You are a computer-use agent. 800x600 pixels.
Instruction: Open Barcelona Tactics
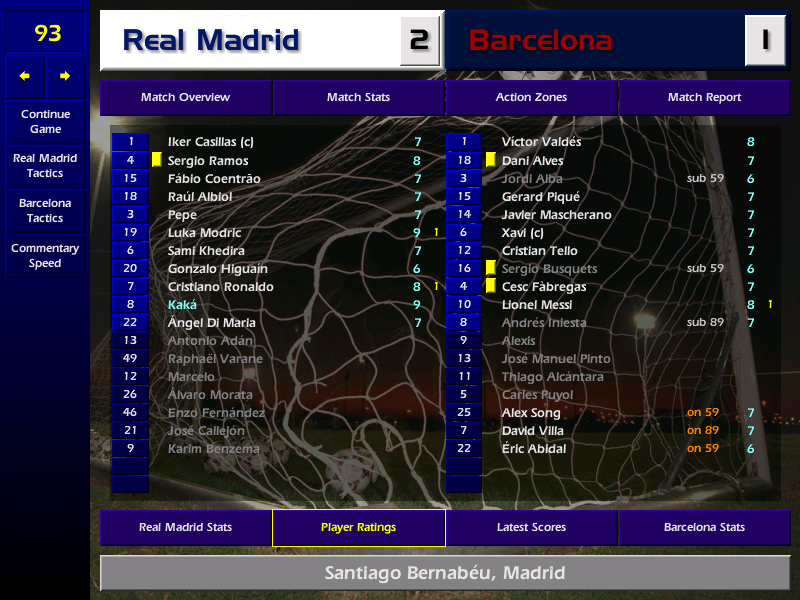[45, 210]
